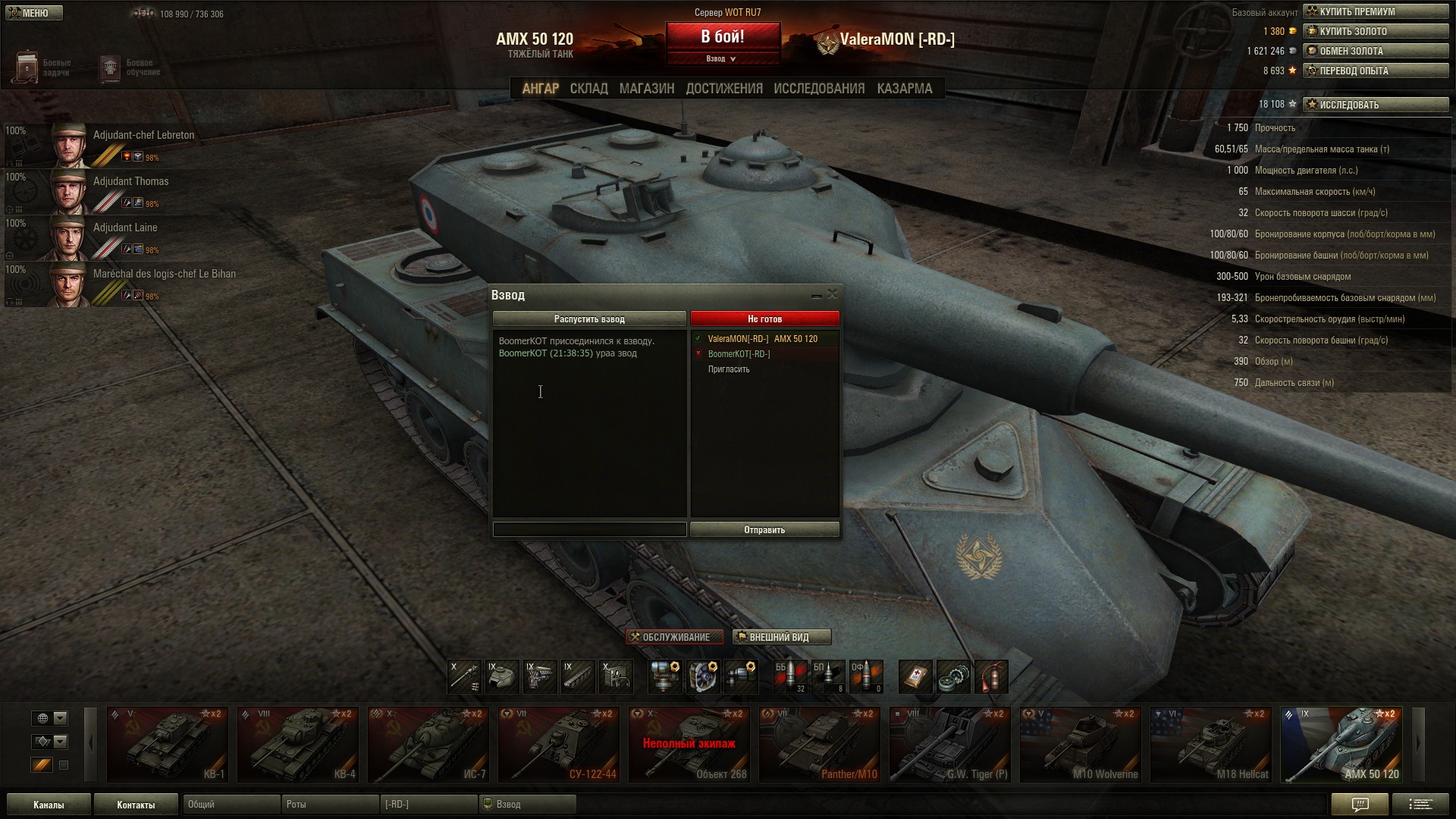Select the ИС-7 tank in carousel
The height and width of the screenshot is (819, 1456).
tap(428, 745)
